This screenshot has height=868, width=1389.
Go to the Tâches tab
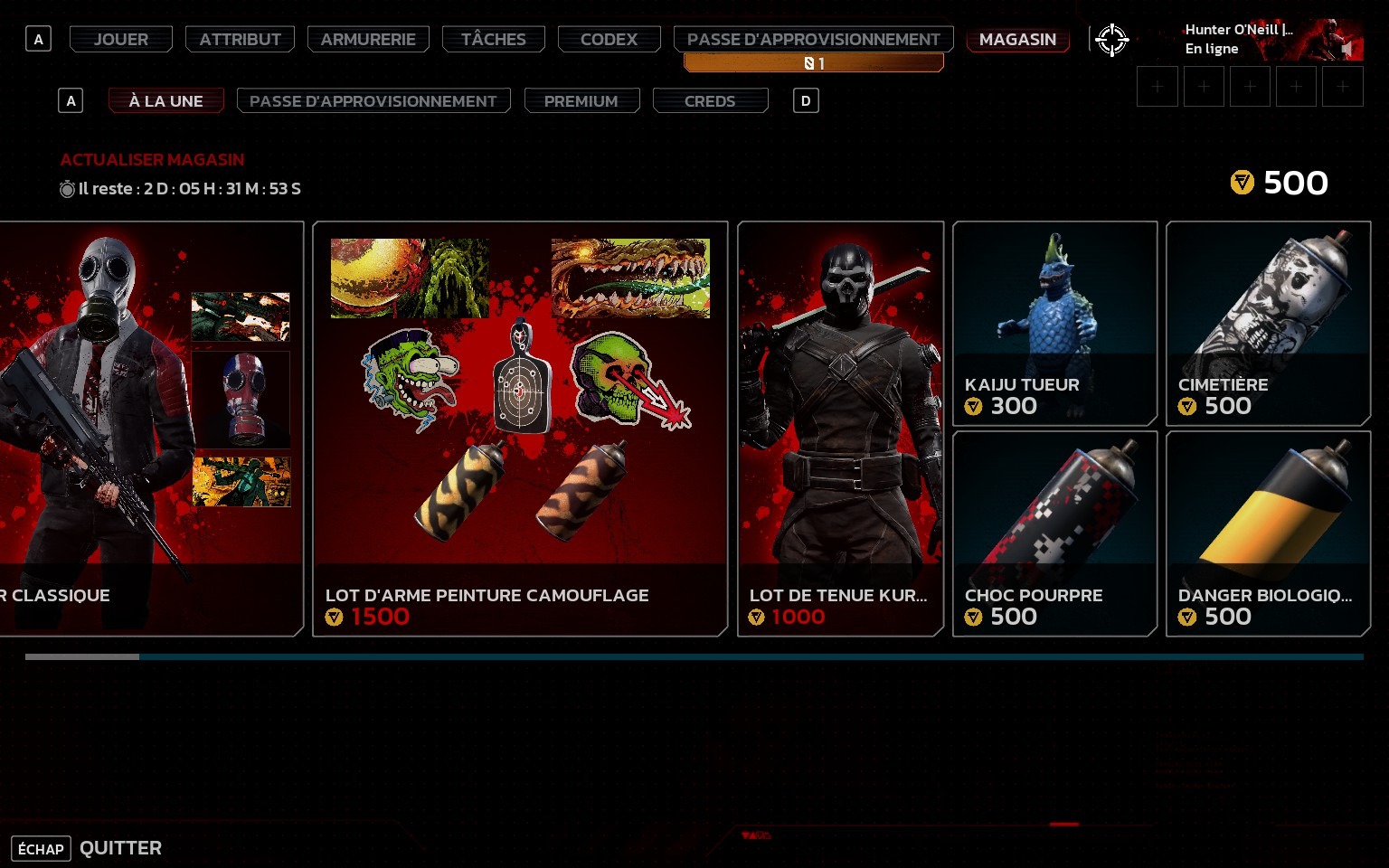493,39
